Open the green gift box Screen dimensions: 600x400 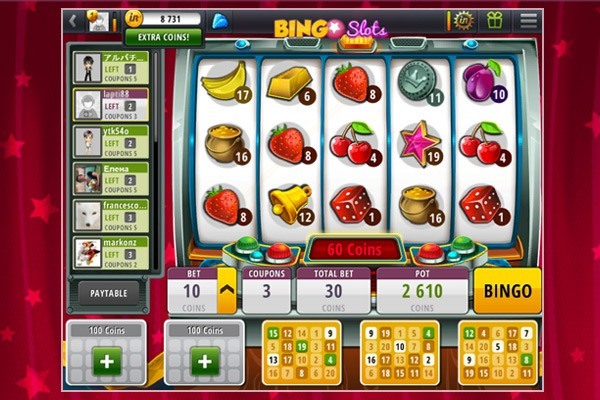tap(494, 20)
